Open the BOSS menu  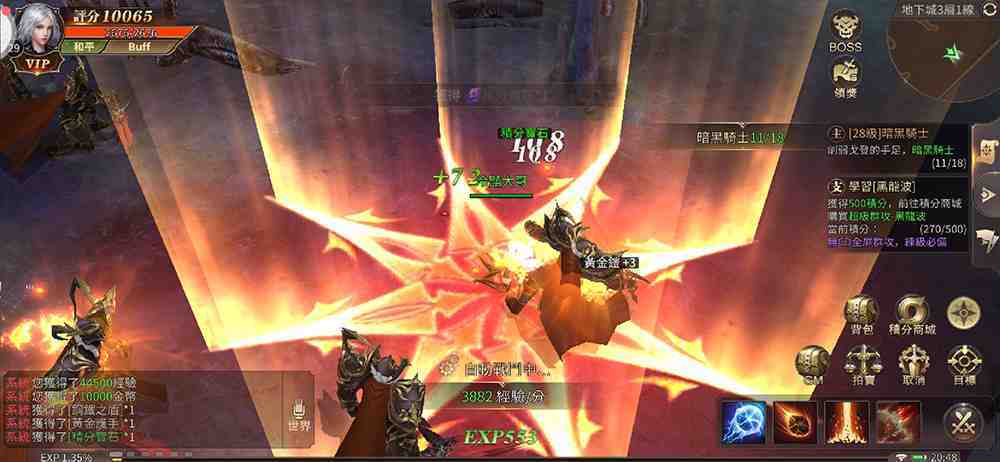pos(845,29)
